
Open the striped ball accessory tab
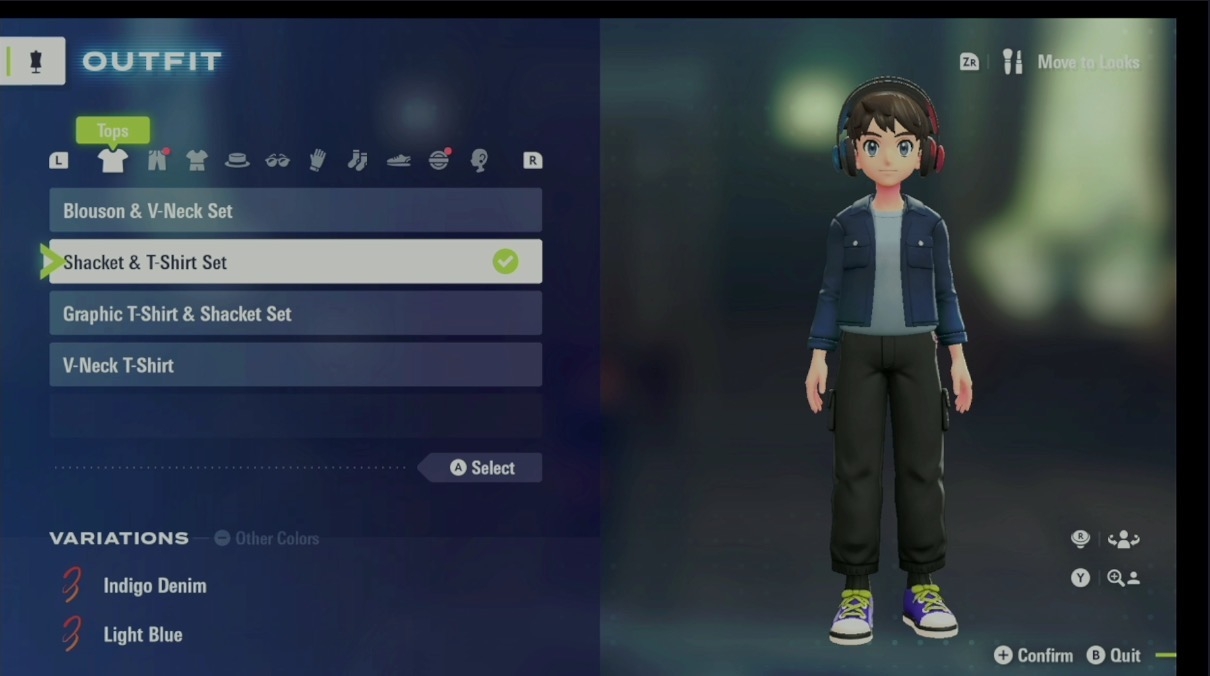coord(439,160)
